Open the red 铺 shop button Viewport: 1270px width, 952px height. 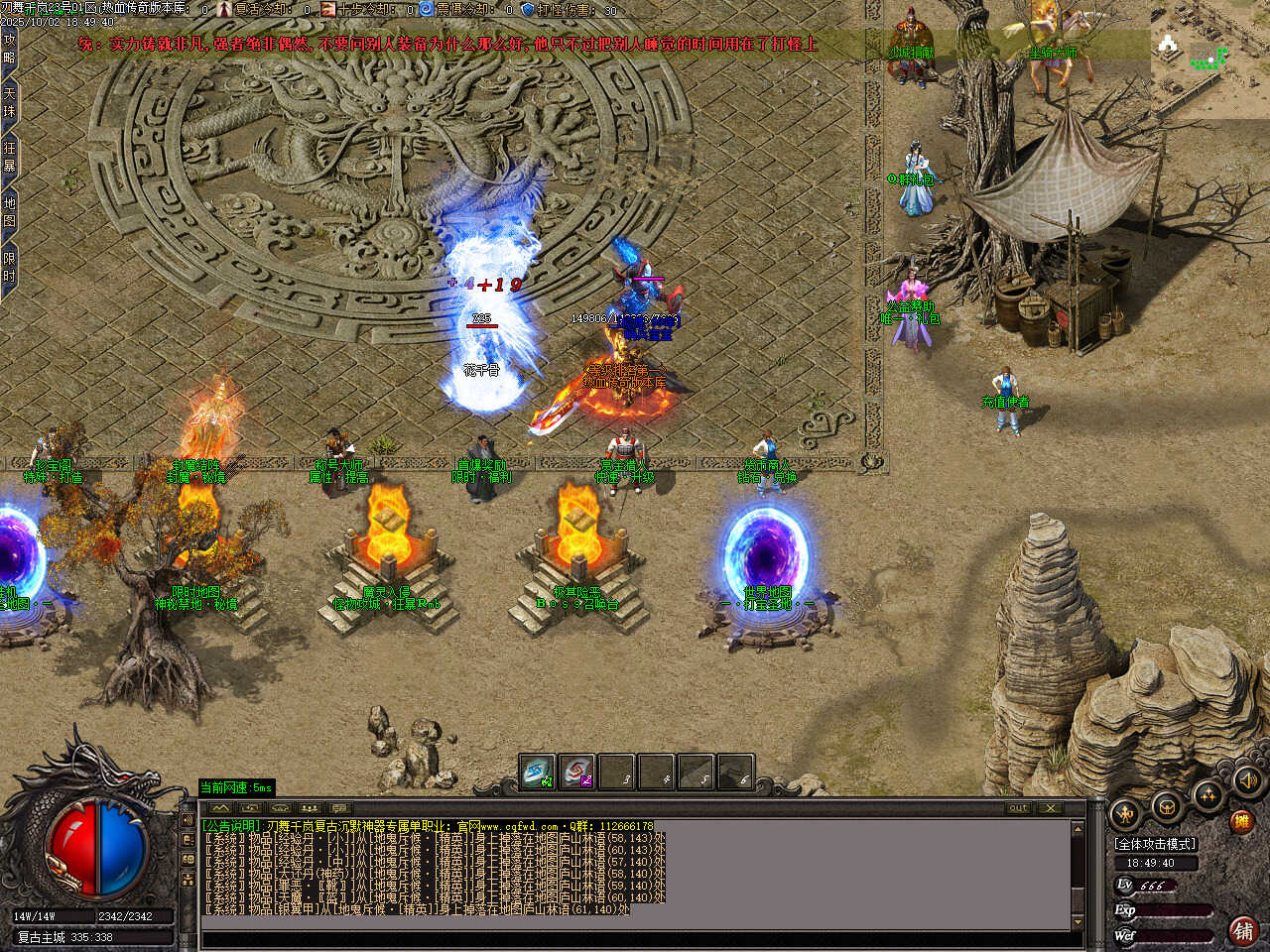pos(1242,930)
